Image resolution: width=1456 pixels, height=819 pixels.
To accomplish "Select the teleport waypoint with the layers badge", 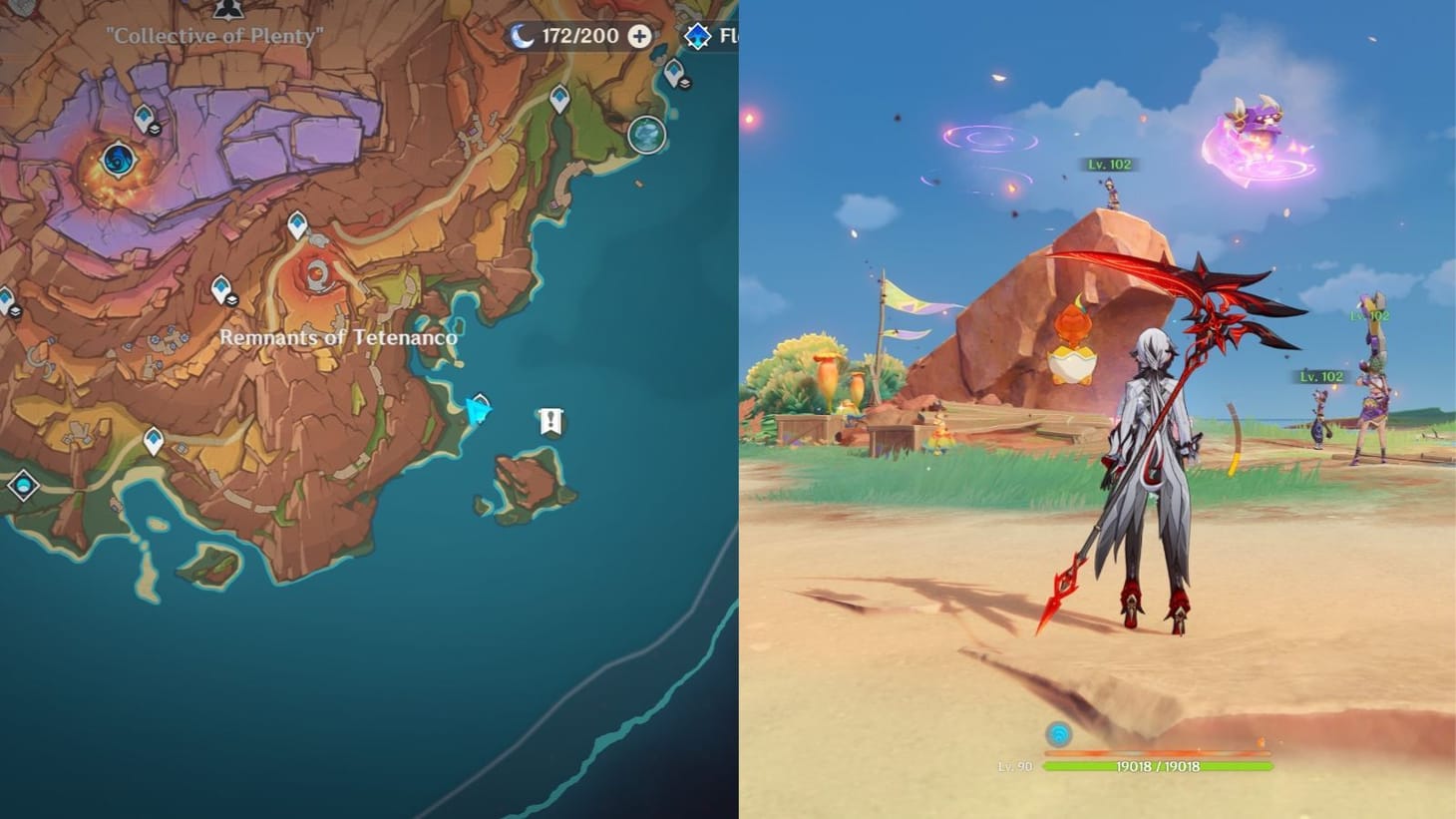I will click(221, 289).
